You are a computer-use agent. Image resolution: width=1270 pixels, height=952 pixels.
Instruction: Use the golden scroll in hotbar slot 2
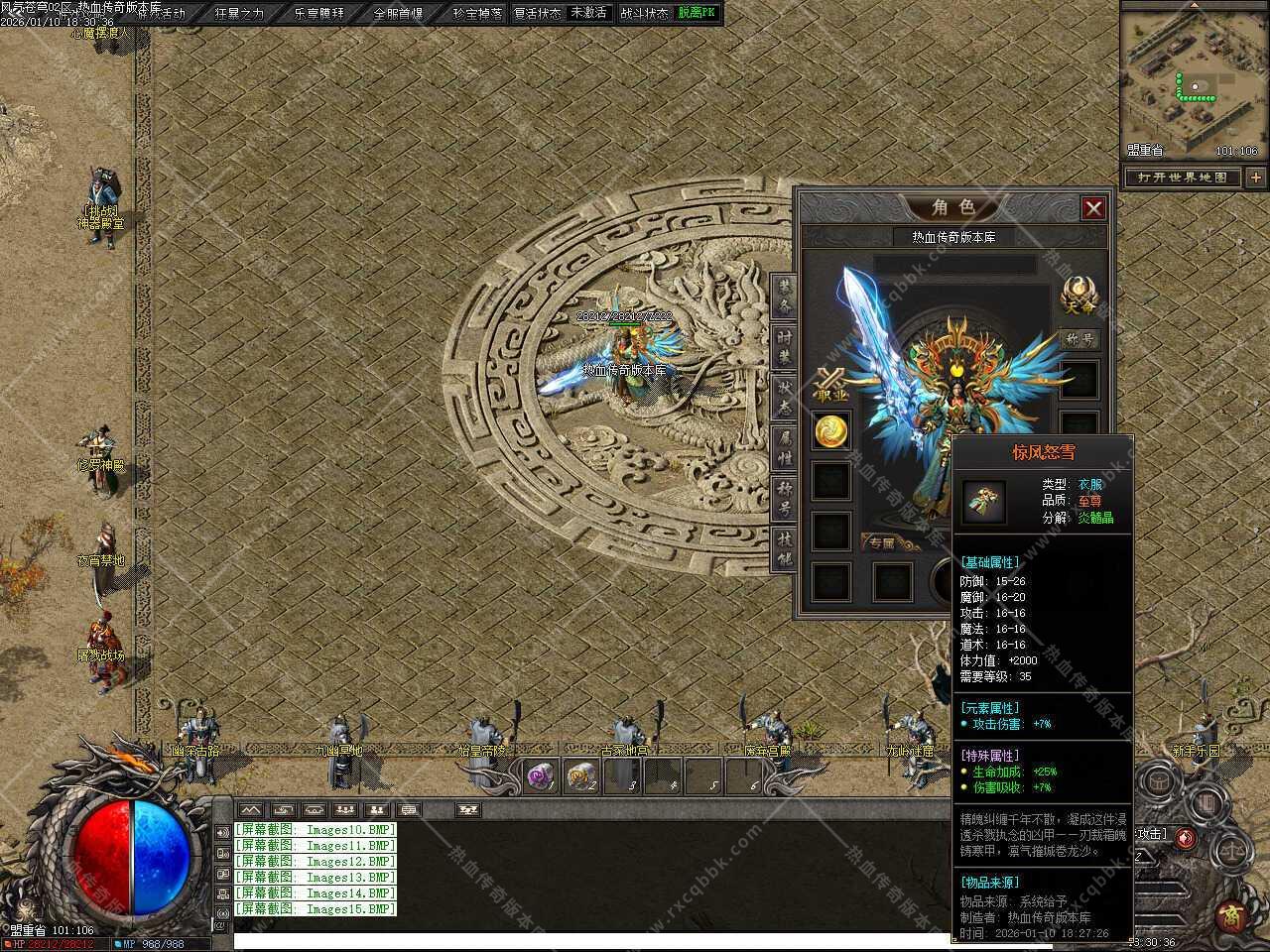(x=582, y=776)
